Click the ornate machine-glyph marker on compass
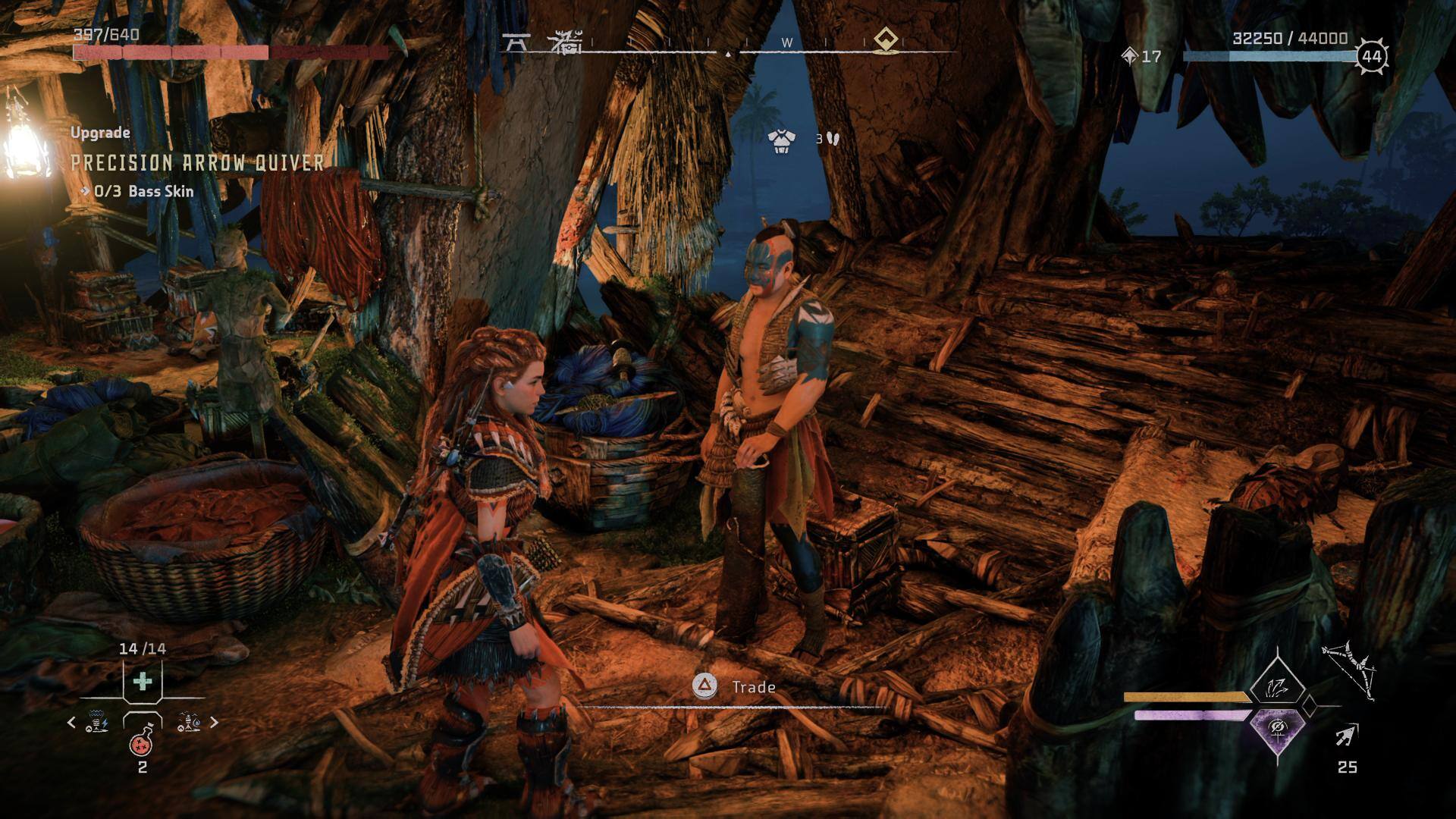 tap(565, 43)
